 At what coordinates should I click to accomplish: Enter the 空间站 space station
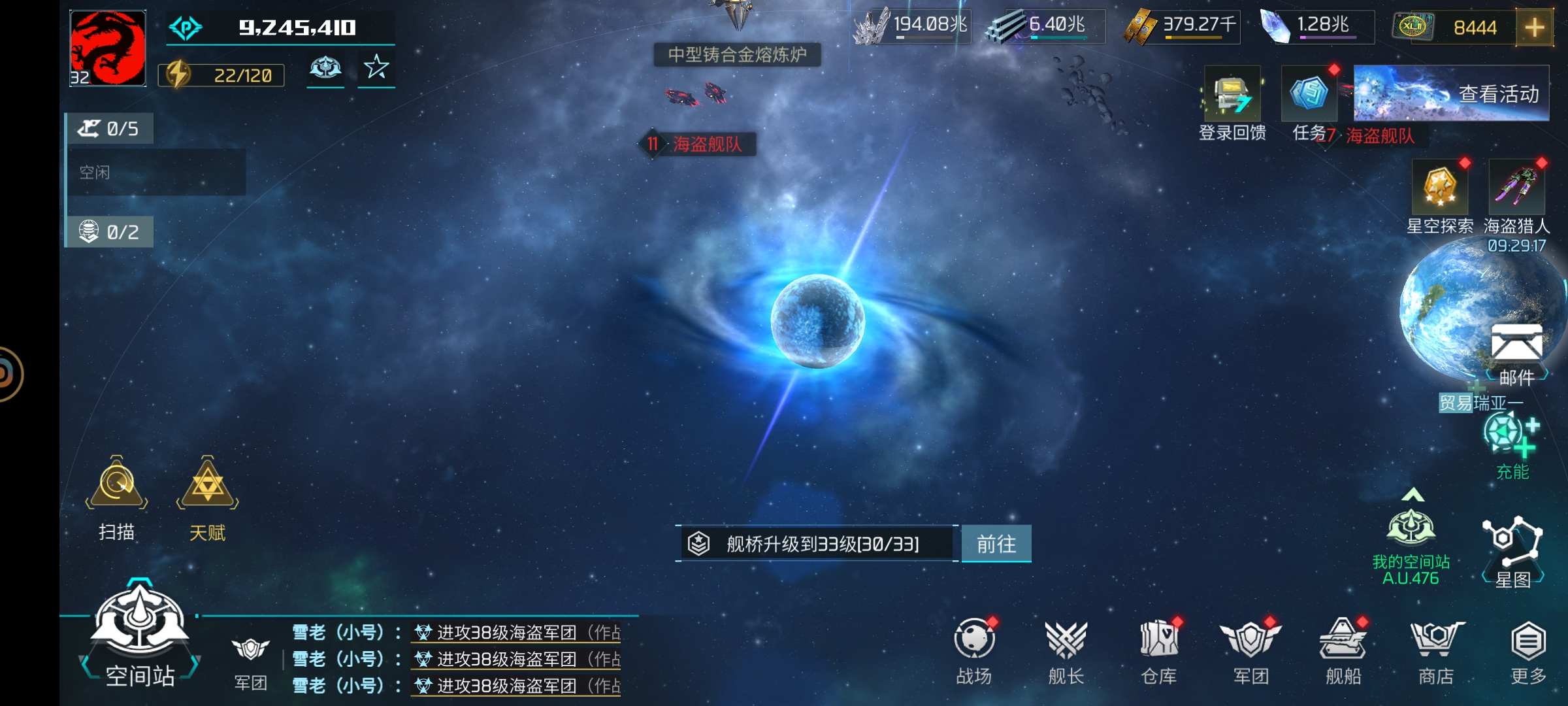140,628
